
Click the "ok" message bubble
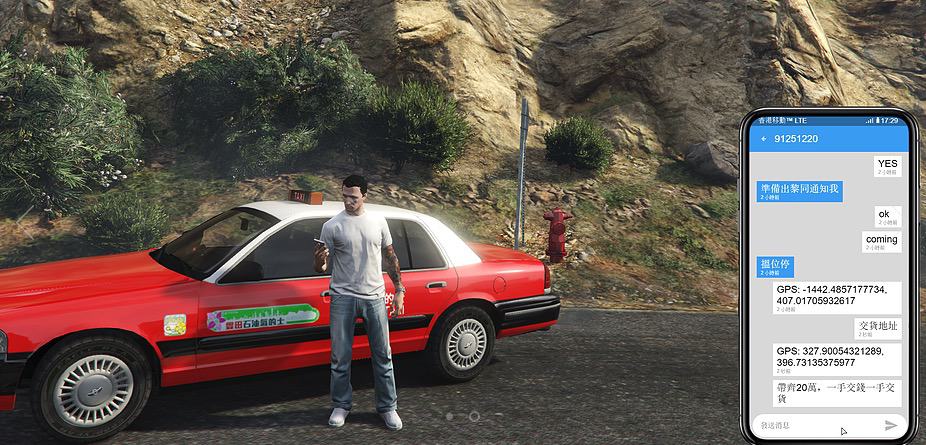[883, 216]
